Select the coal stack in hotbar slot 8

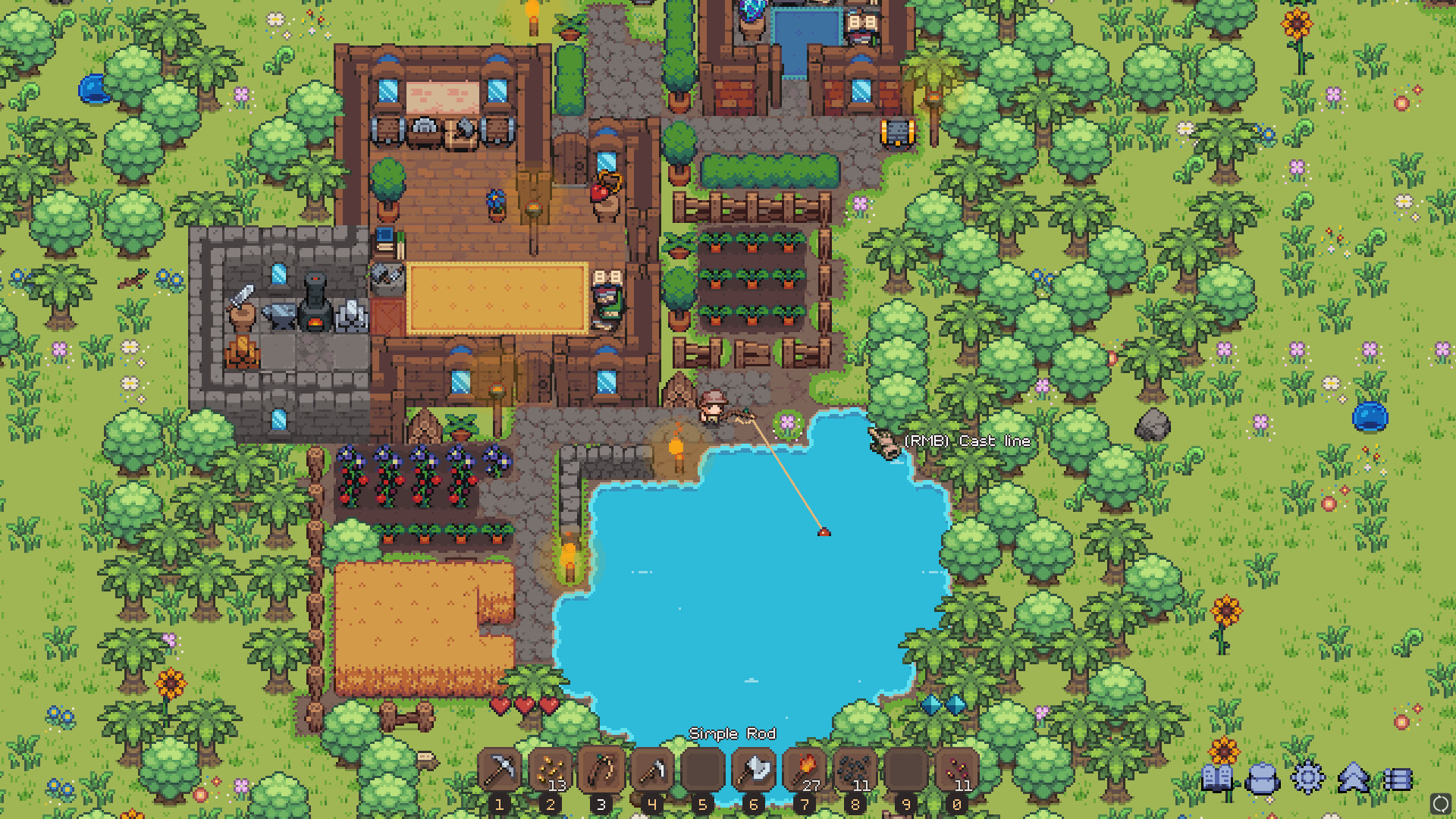[x=855, y=772]
